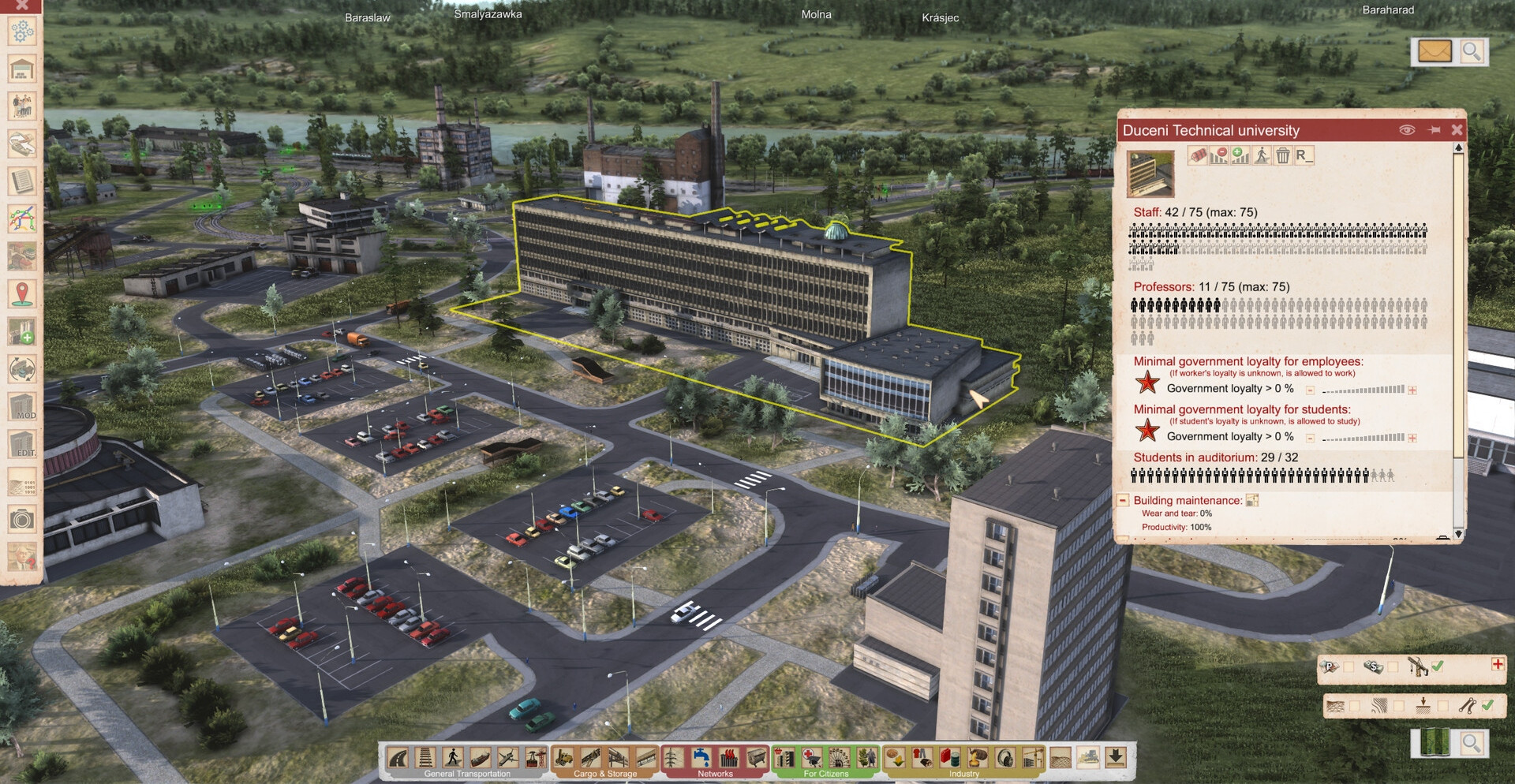Toggle the eye visibility icon in panel header

point(1406,130)
